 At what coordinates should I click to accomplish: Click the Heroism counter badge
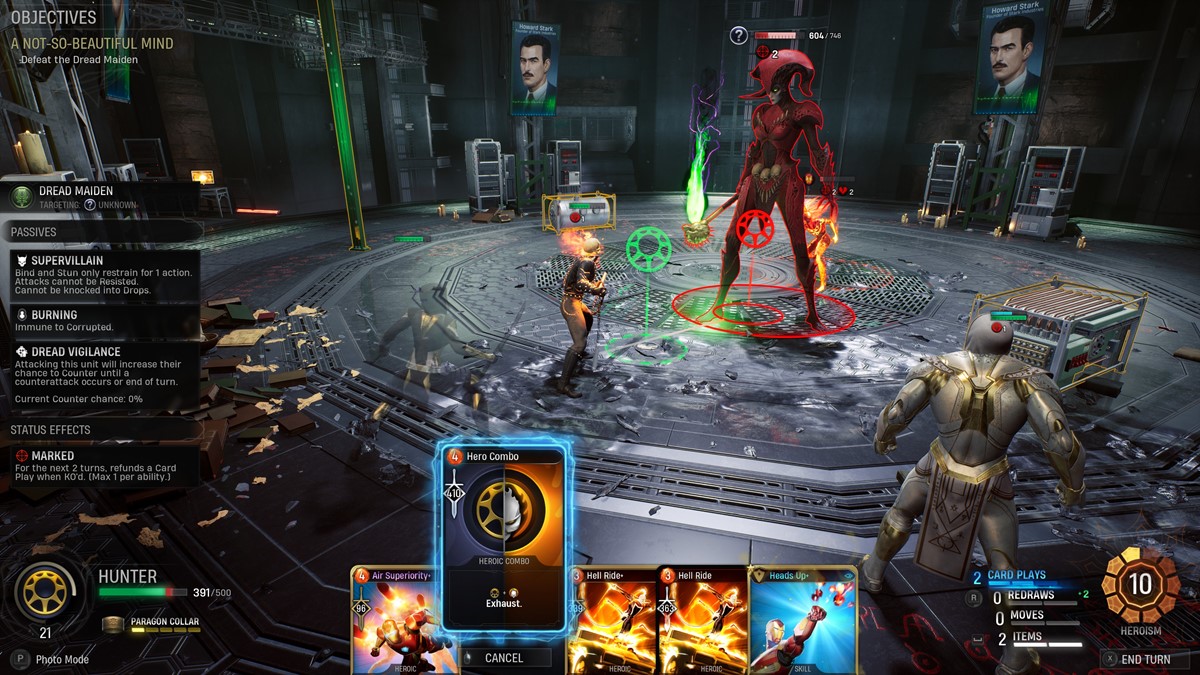[x=1140, y=587]
